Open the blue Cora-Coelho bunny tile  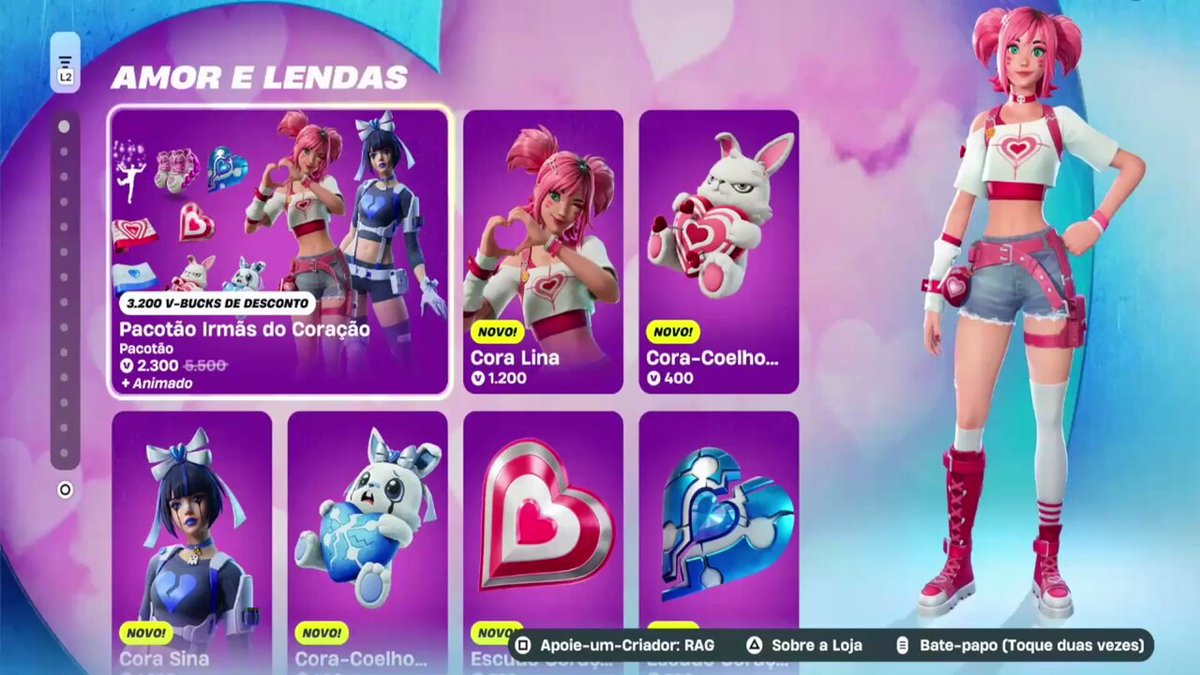click(367, 540)
